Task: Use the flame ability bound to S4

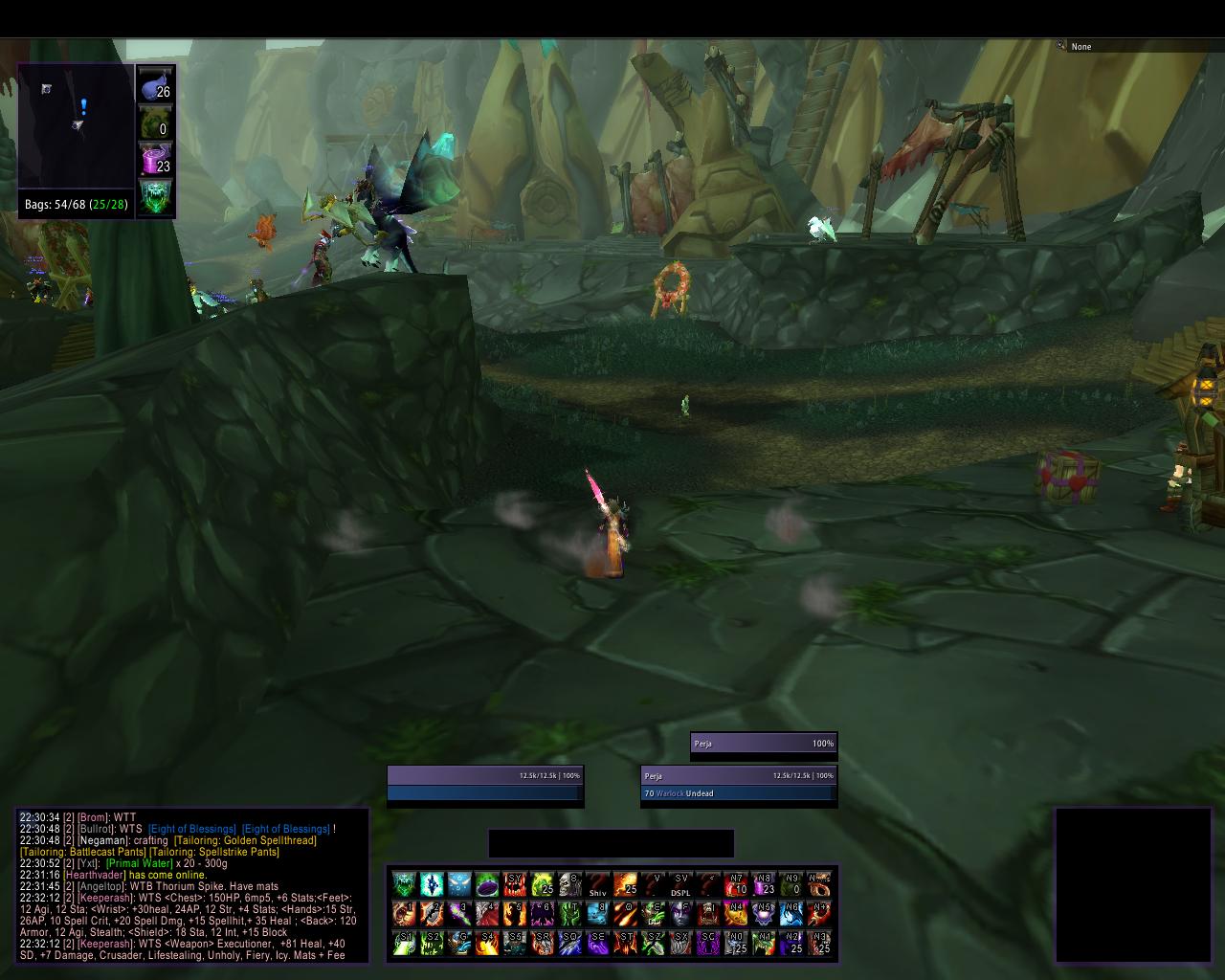Action: point(487,943)
